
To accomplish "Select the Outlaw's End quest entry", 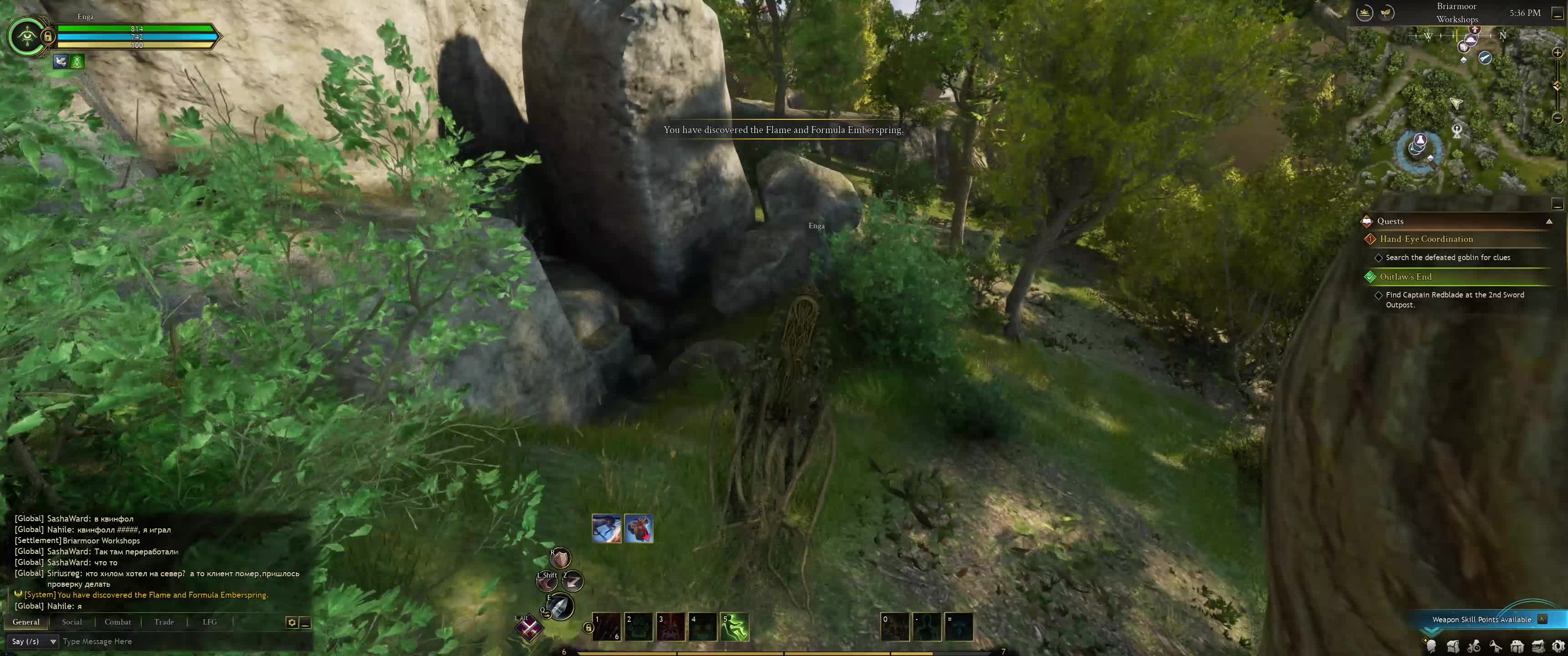I will pos(1405,277).
